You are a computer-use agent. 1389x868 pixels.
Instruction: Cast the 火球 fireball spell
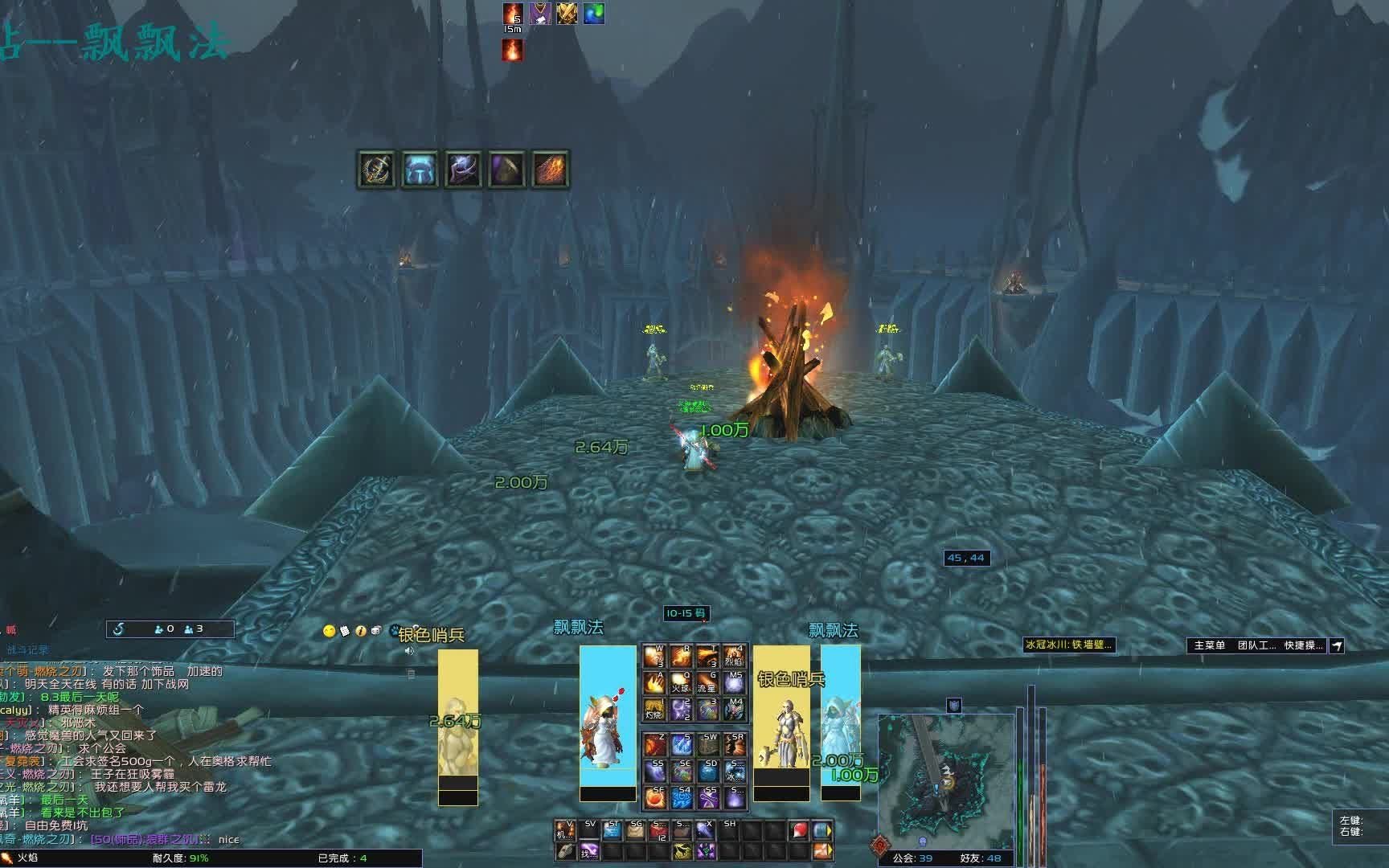(681, 683)
